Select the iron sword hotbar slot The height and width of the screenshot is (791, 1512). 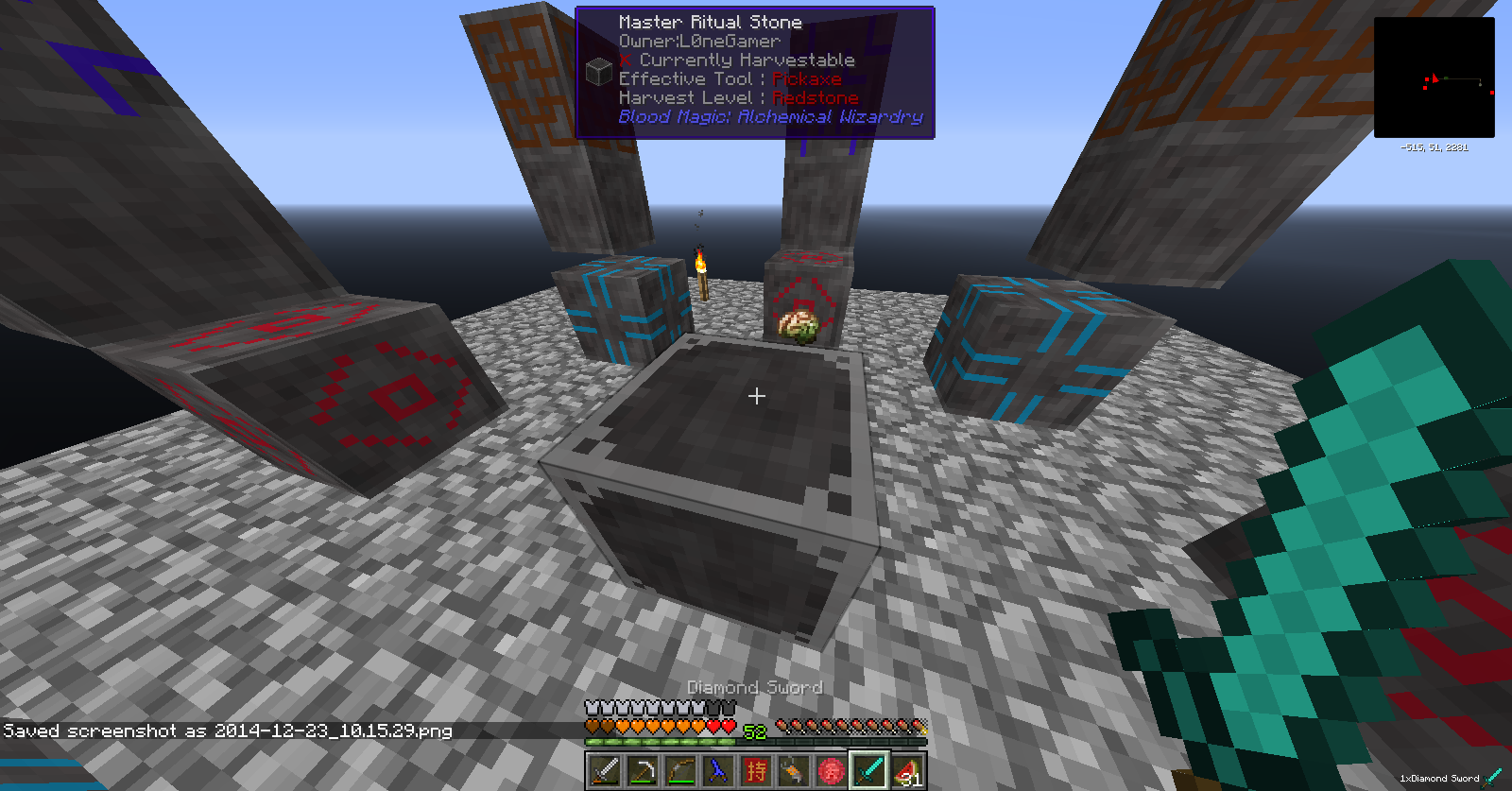point(605,771)
